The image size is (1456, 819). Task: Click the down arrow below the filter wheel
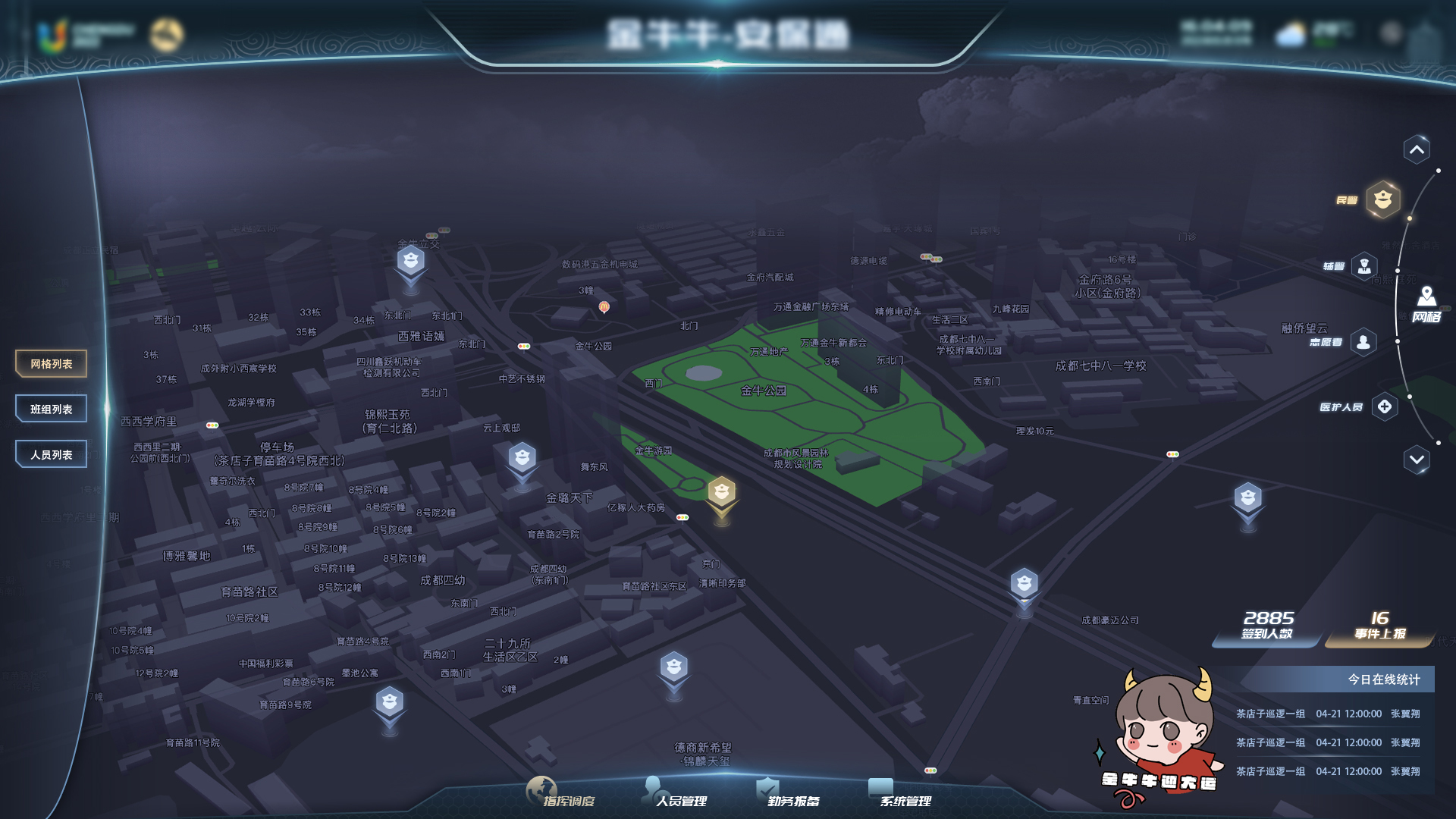1417,460
